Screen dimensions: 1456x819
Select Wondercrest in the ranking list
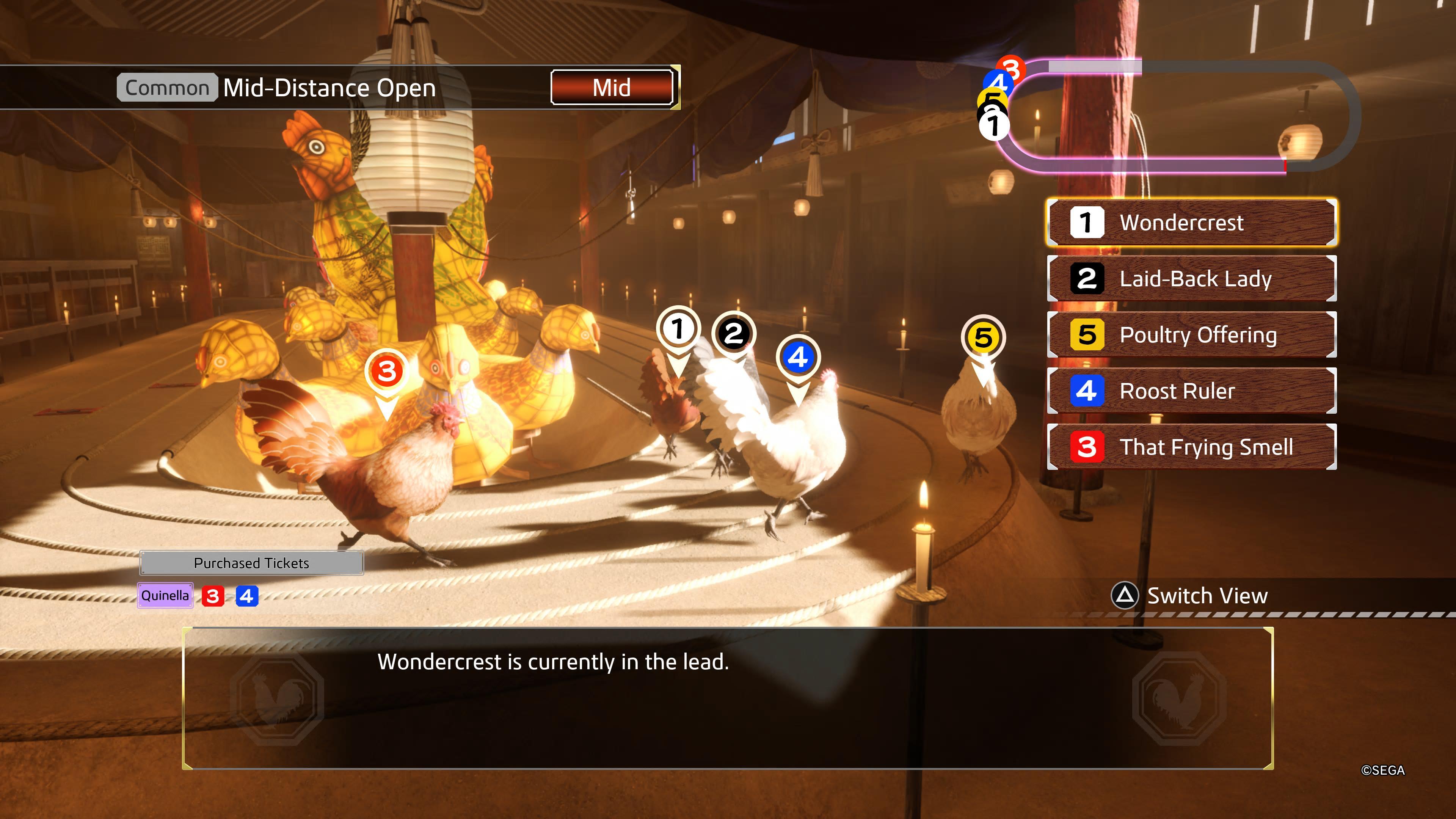tap(1191, 223)
